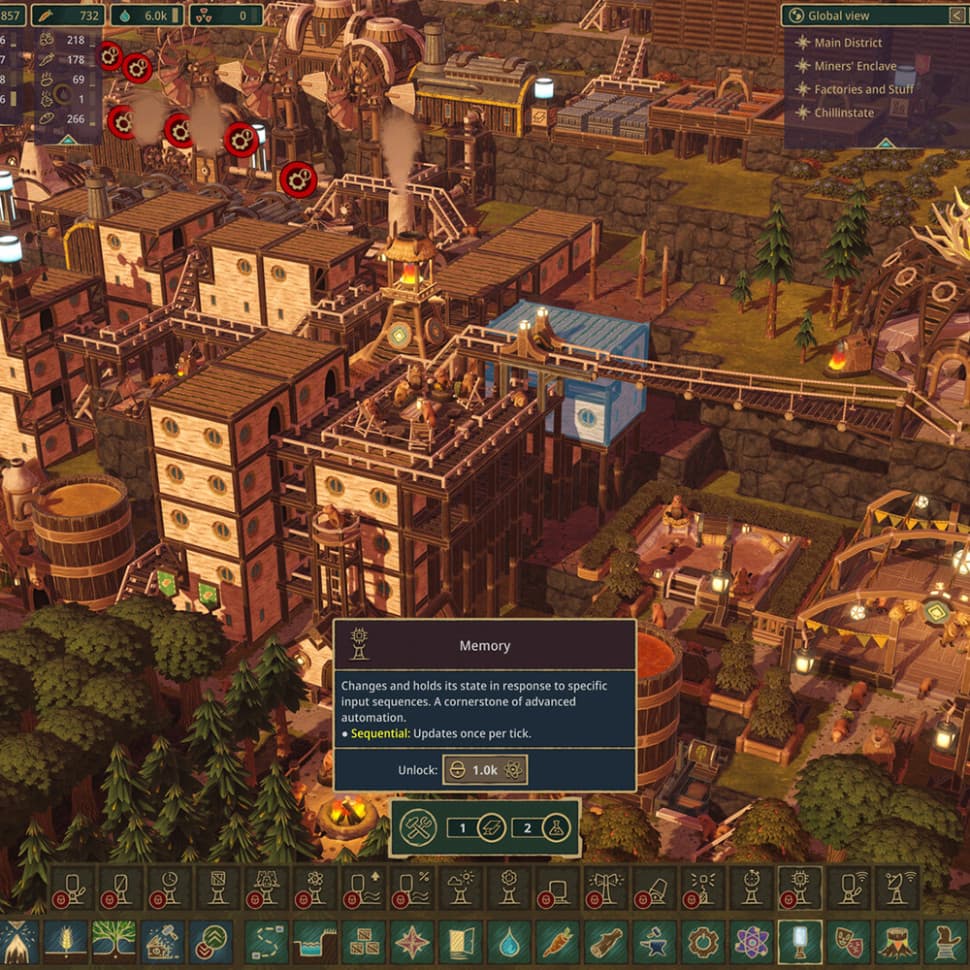
Task: Select the wood log building category
Action: pyautogui.click(x=608, y=942)
